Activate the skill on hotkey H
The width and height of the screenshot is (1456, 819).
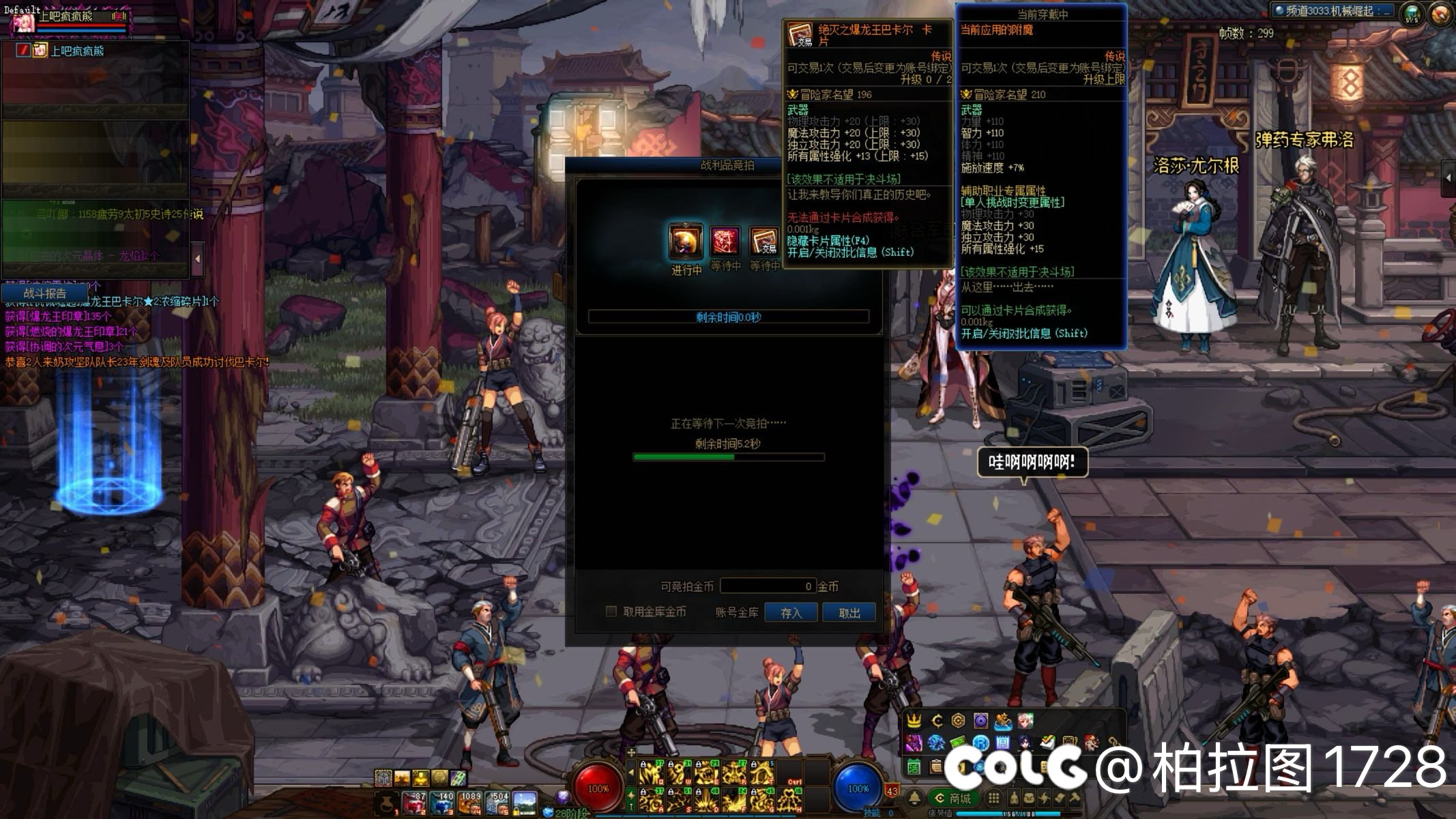coord(791,800)
